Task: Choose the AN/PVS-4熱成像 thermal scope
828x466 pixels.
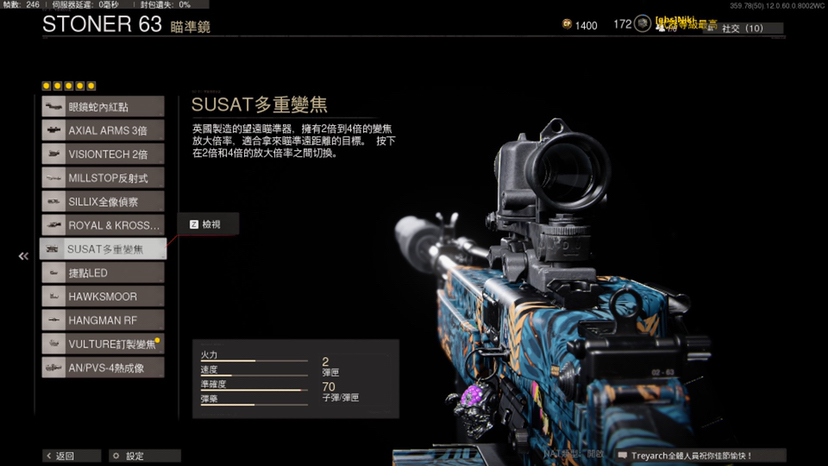Action: tap(102, 368)
